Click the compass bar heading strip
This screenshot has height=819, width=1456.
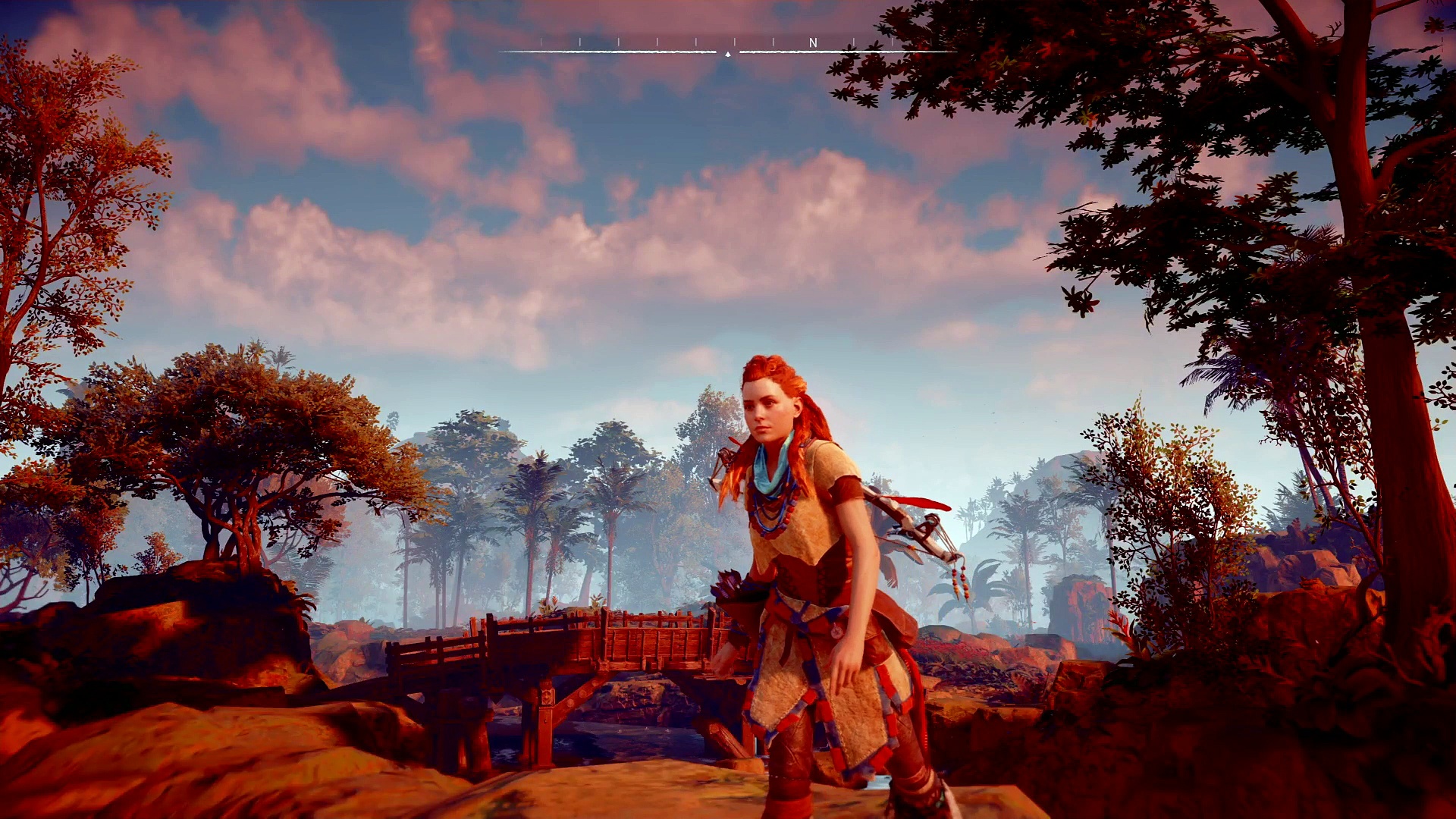[728, 47]
